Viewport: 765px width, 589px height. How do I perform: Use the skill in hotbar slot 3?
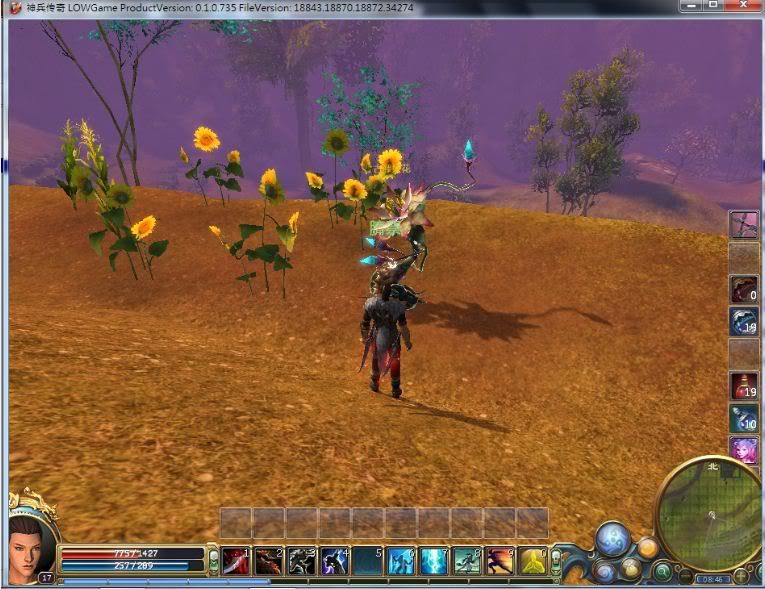[302, 561]
